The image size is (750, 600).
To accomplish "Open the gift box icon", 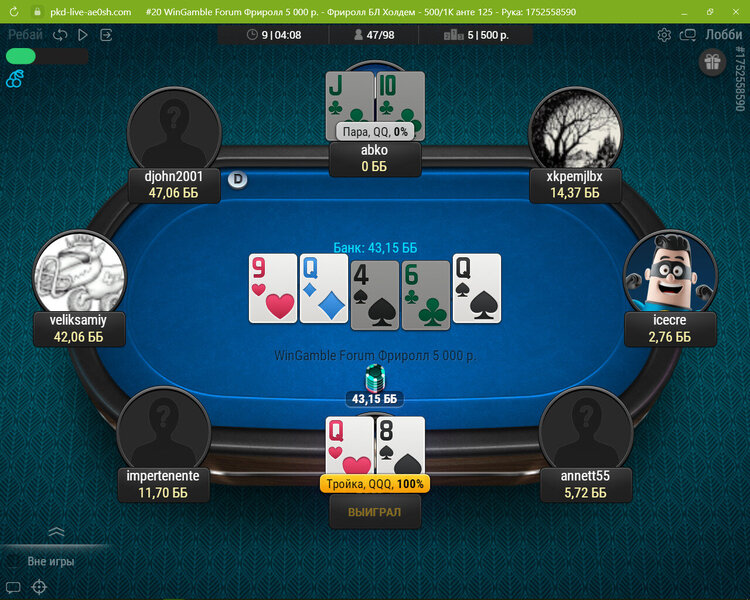I will click(712, 62).
